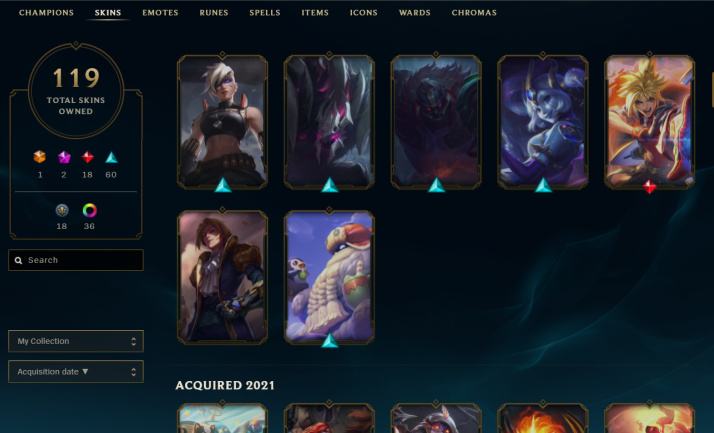This screenshot has width=714, height=433.
Task: Select the white-haired woman skin card
Action: (x=222, y=121)
